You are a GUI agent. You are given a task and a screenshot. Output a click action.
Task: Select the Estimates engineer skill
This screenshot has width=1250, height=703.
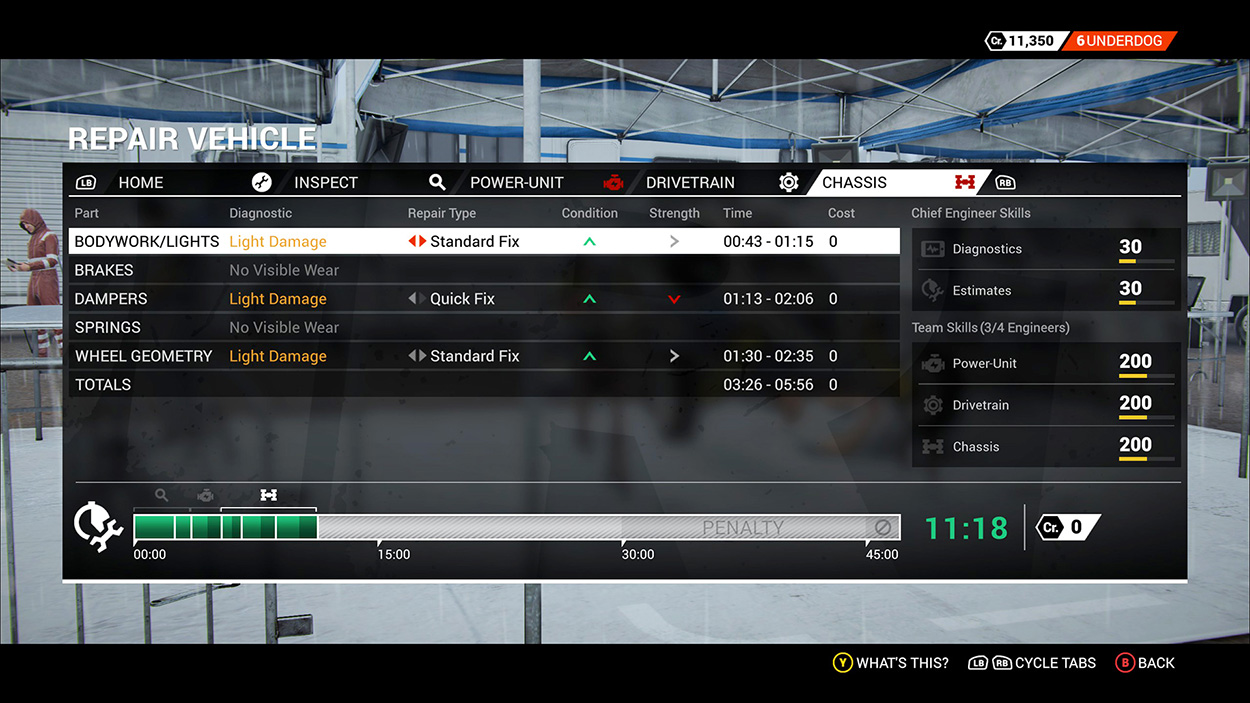click(x=1046, y=291)
